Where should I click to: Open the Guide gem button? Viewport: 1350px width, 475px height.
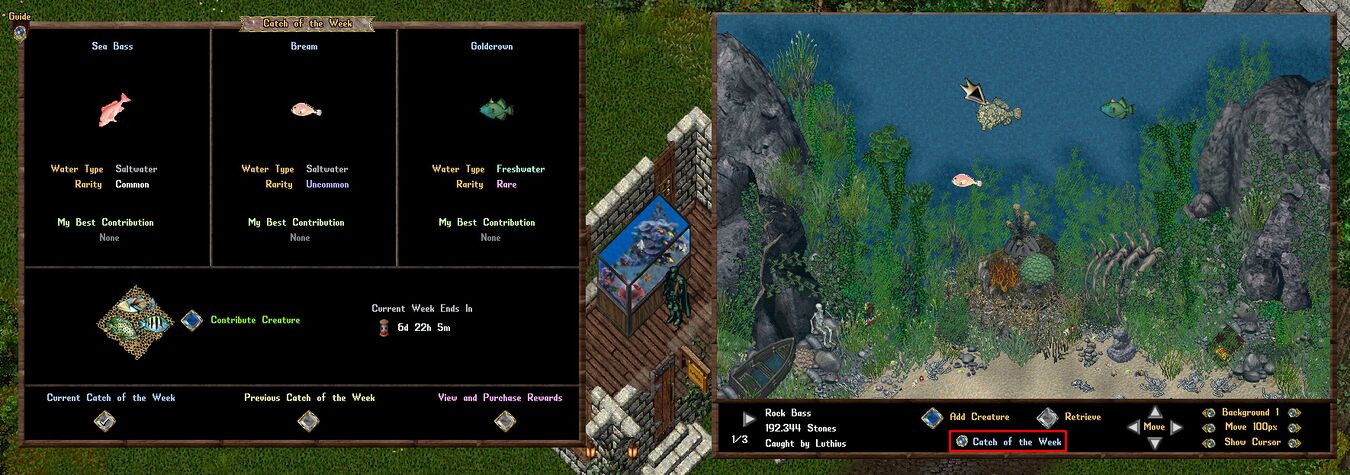[x=19, y=31]
